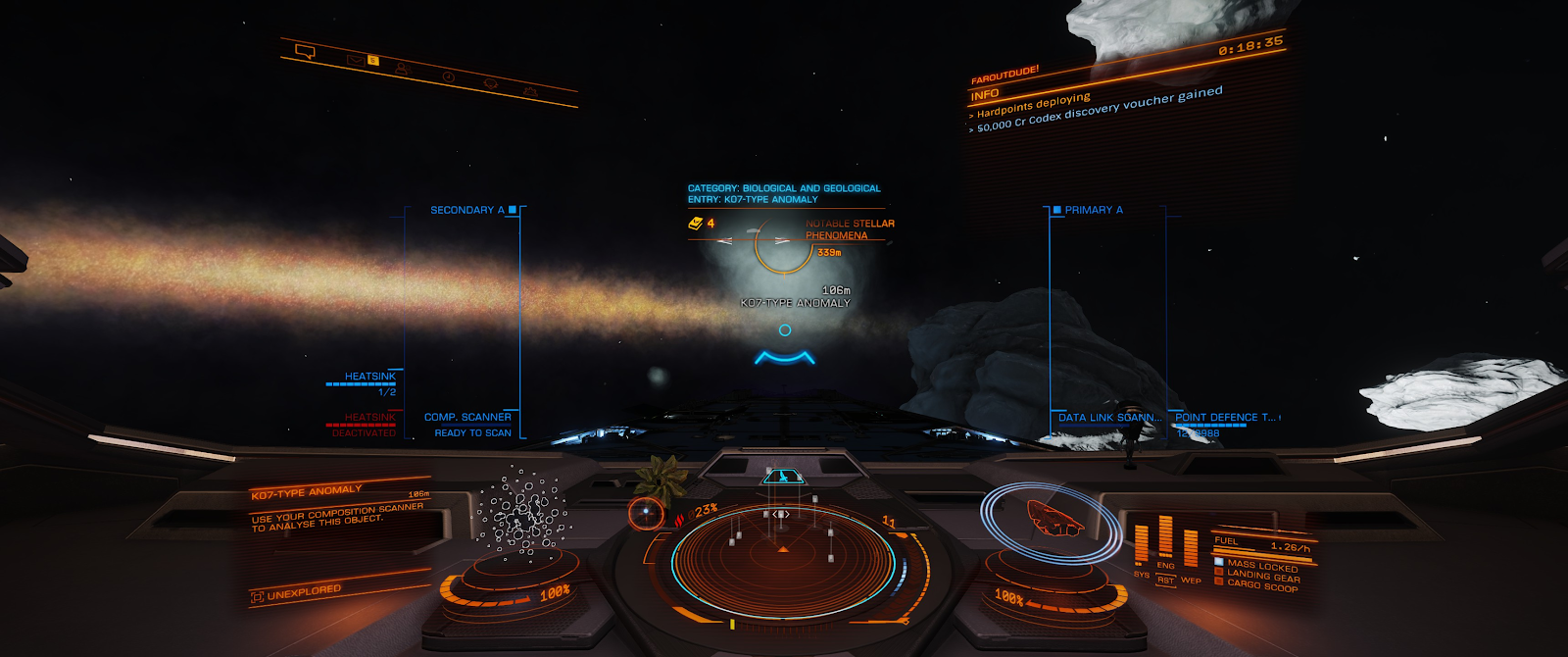Viewport: 1568px width, 657px height.
Task: Click the Codex book icon beside the target
Action: [695, 224]
